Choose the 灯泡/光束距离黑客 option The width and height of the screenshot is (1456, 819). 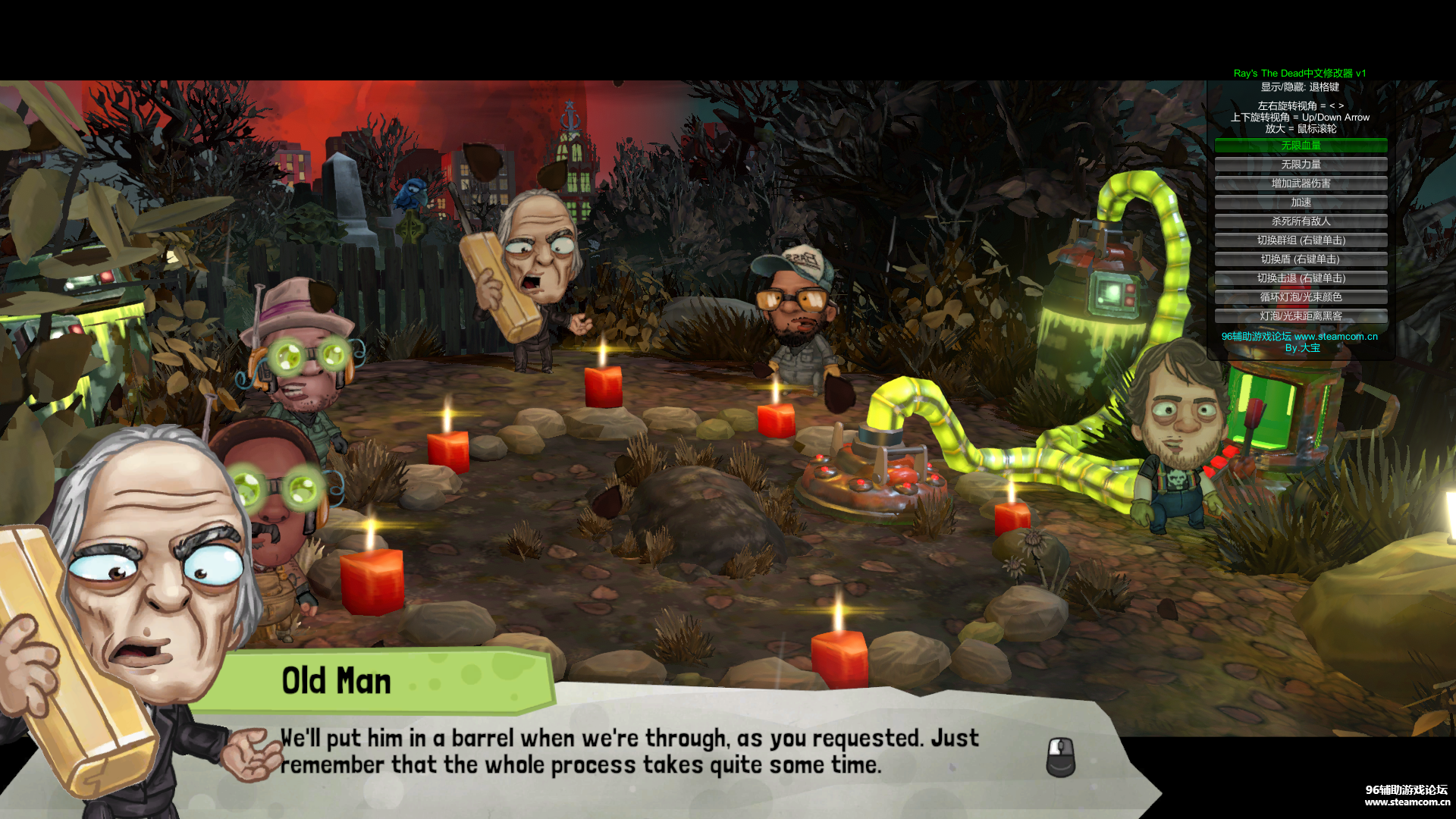pos(1301,316)
